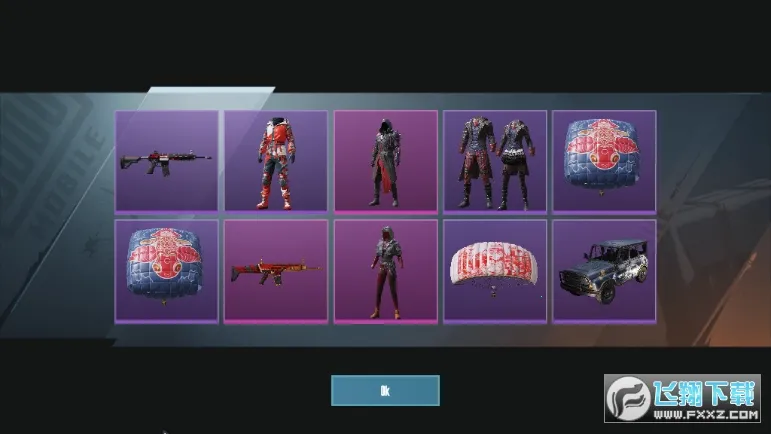Select the red and white parachute skin

(495, 271)
